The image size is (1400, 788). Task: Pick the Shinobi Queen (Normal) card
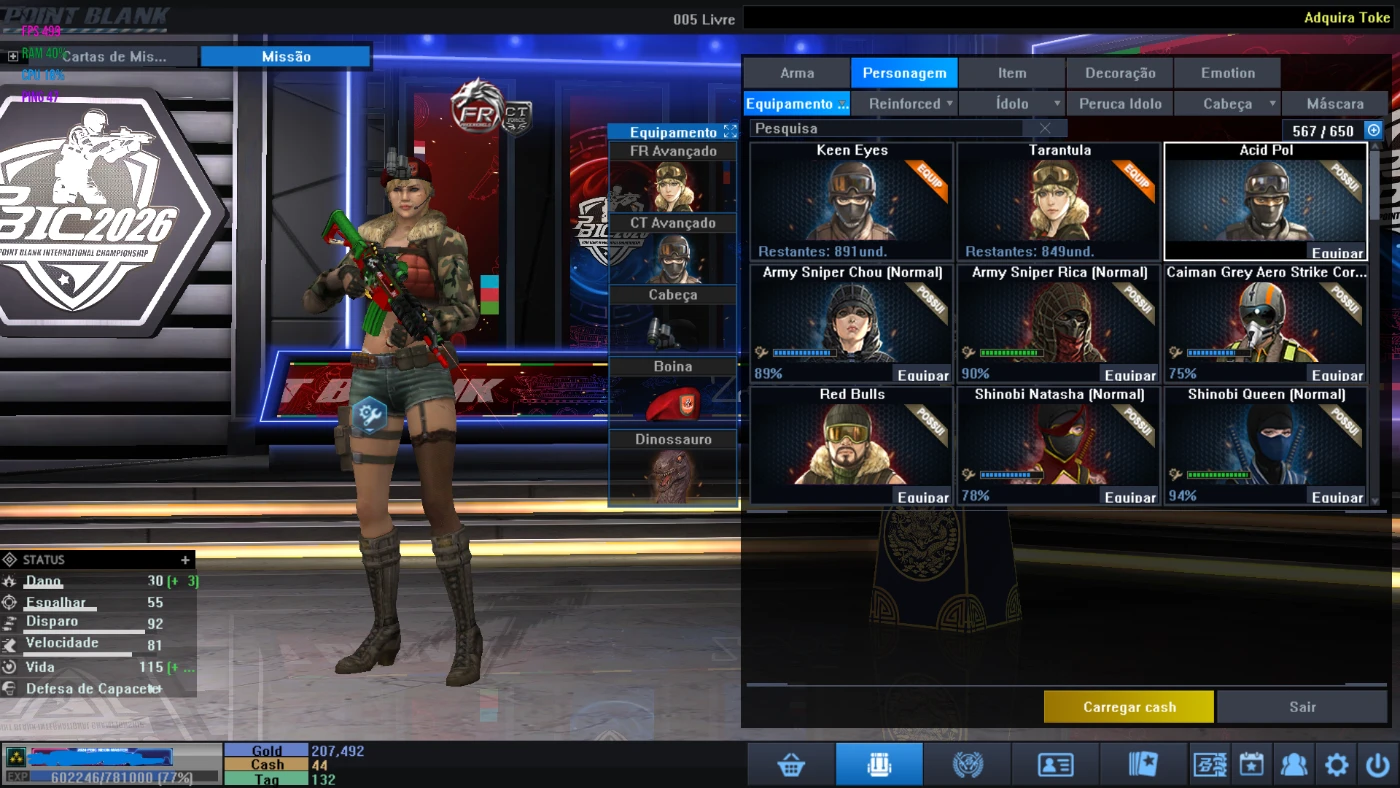point(1265,444)
